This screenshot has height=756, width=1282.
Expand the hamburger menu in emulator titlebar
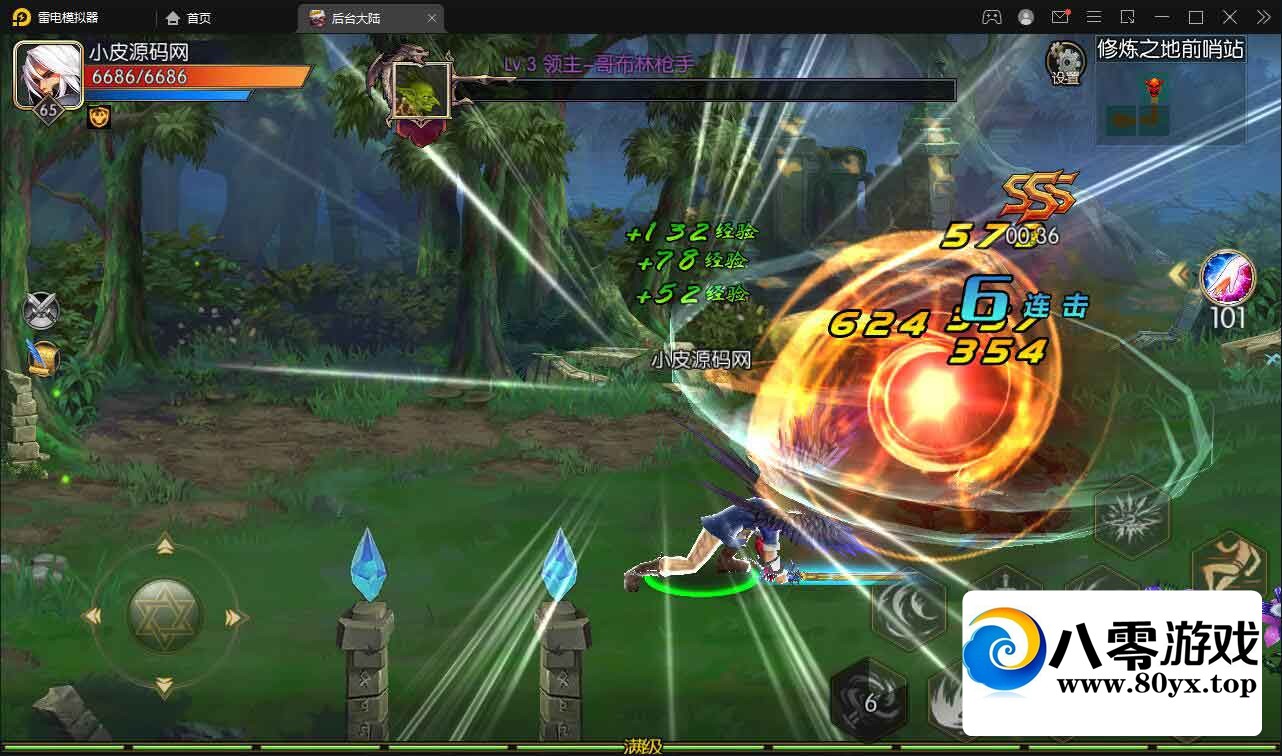pyautogui.click(x=1094, y=17)
